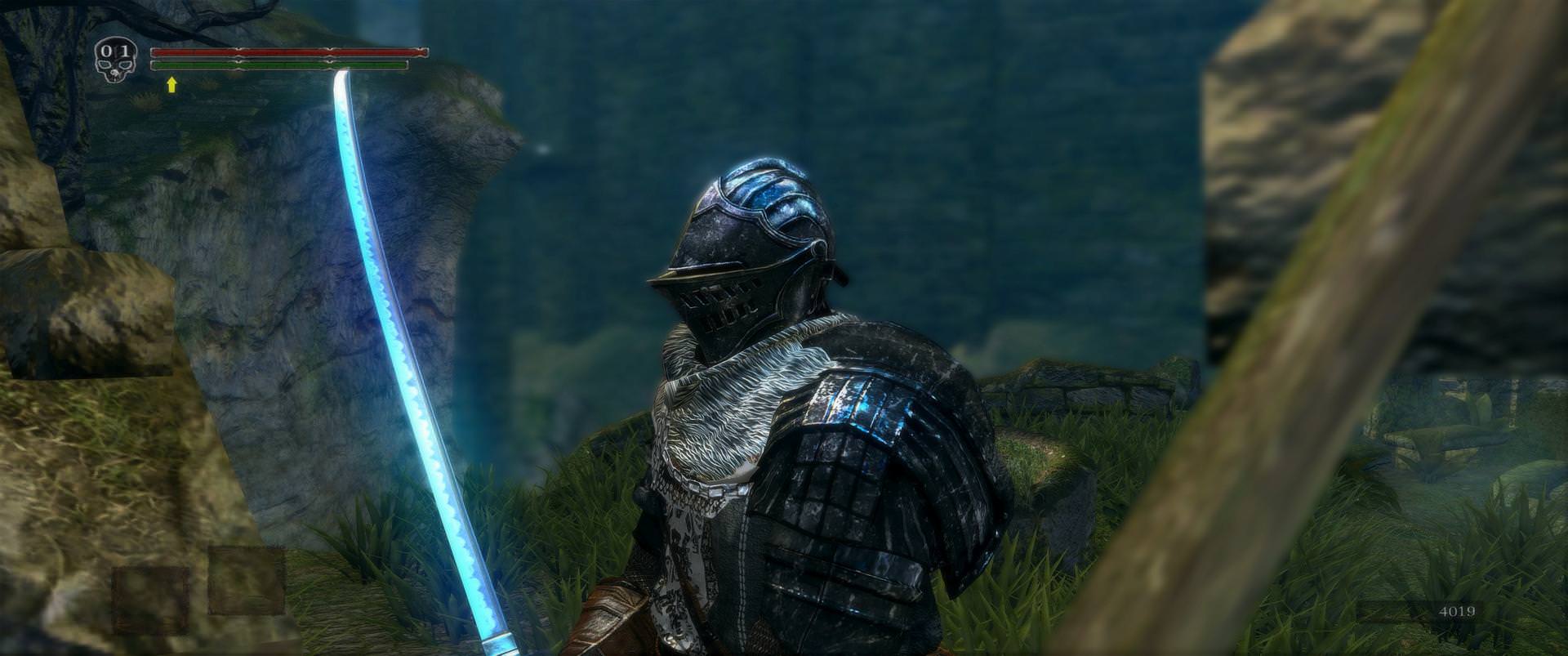Click the red health bar
This screenshot has height=656, width=1568.
[286, 51]
